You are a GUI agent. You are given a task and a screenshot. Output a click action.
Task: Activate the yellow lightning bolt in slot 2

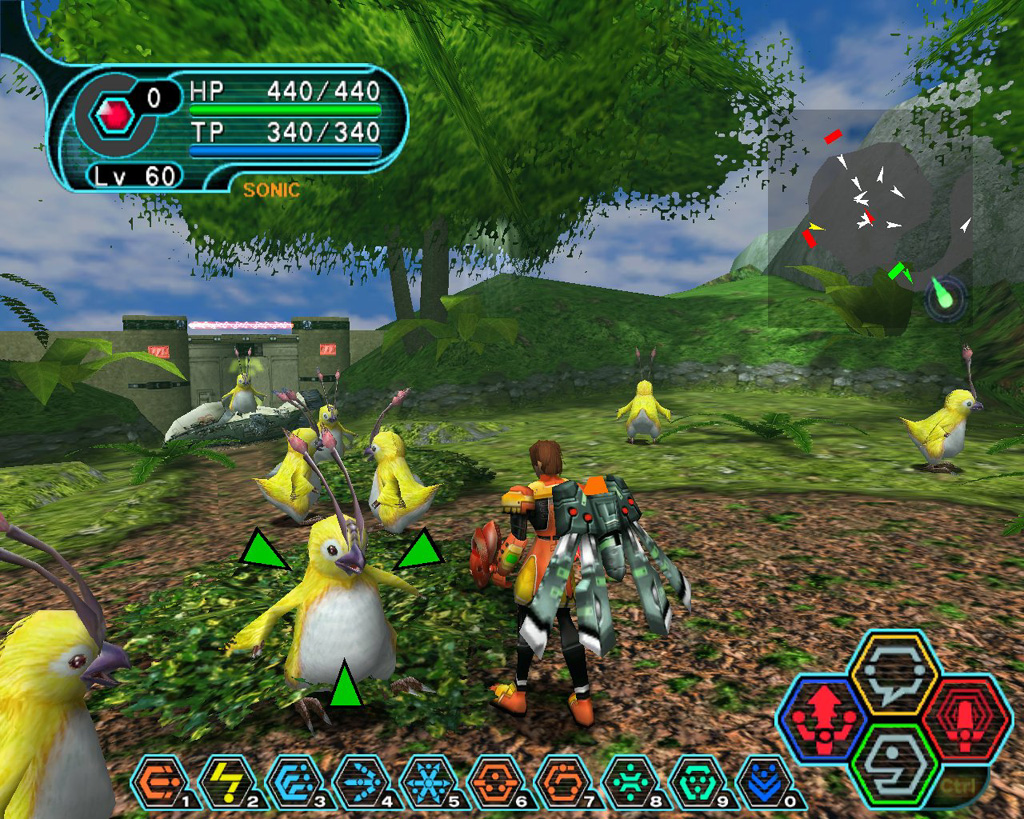[226, 781]
